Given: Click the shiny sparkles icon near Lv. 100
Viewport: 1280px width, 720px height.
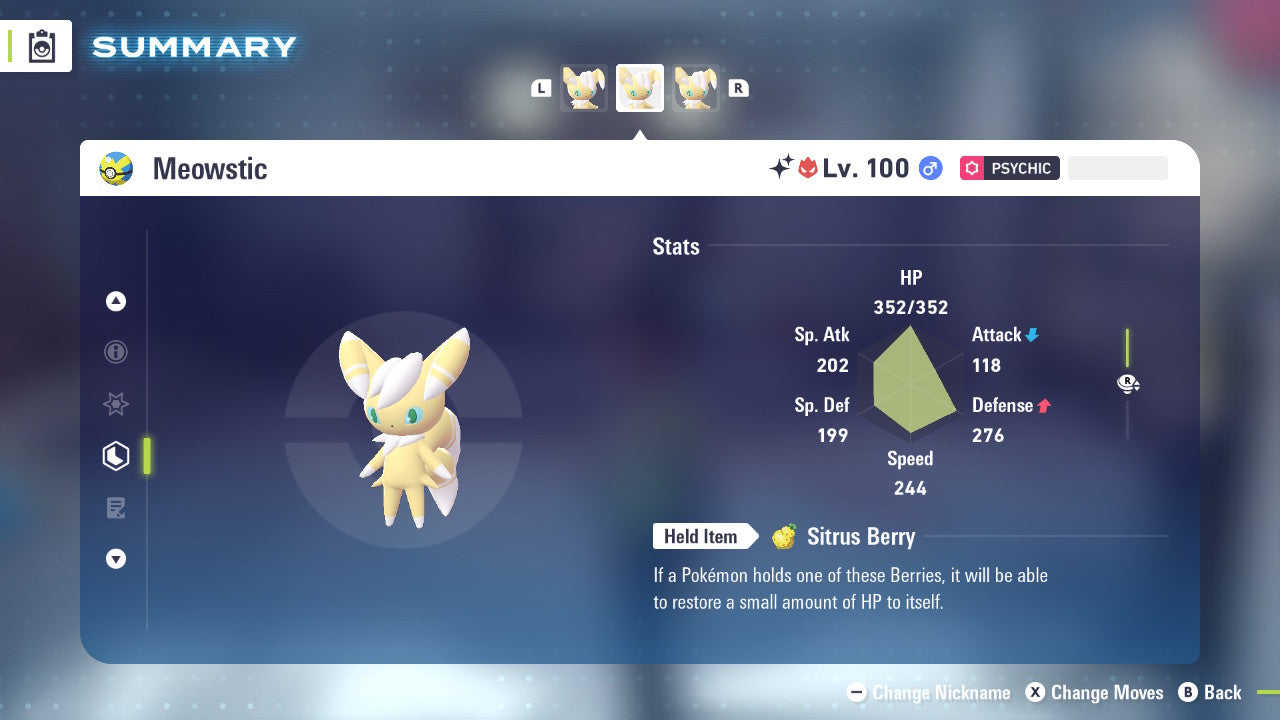Looking at the screenshot, I should (x=785, y=166).
